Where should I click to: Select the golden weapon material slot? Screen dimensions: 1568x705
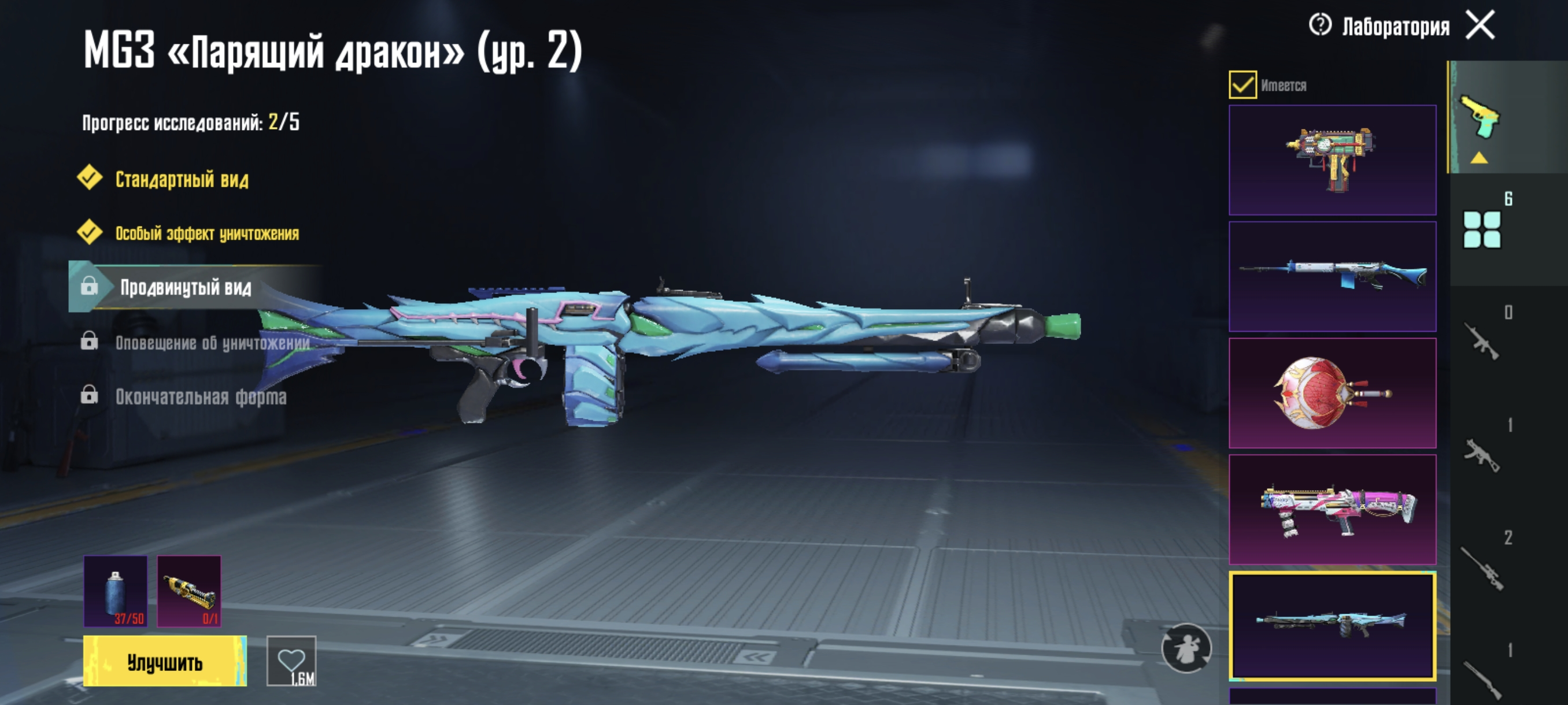click(189, 591)
